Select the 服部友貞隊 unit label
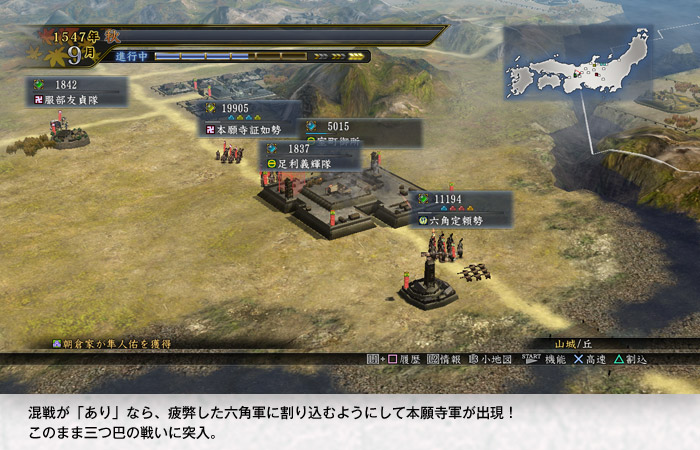This screenshot has height=450, width=700. [77, 92]
